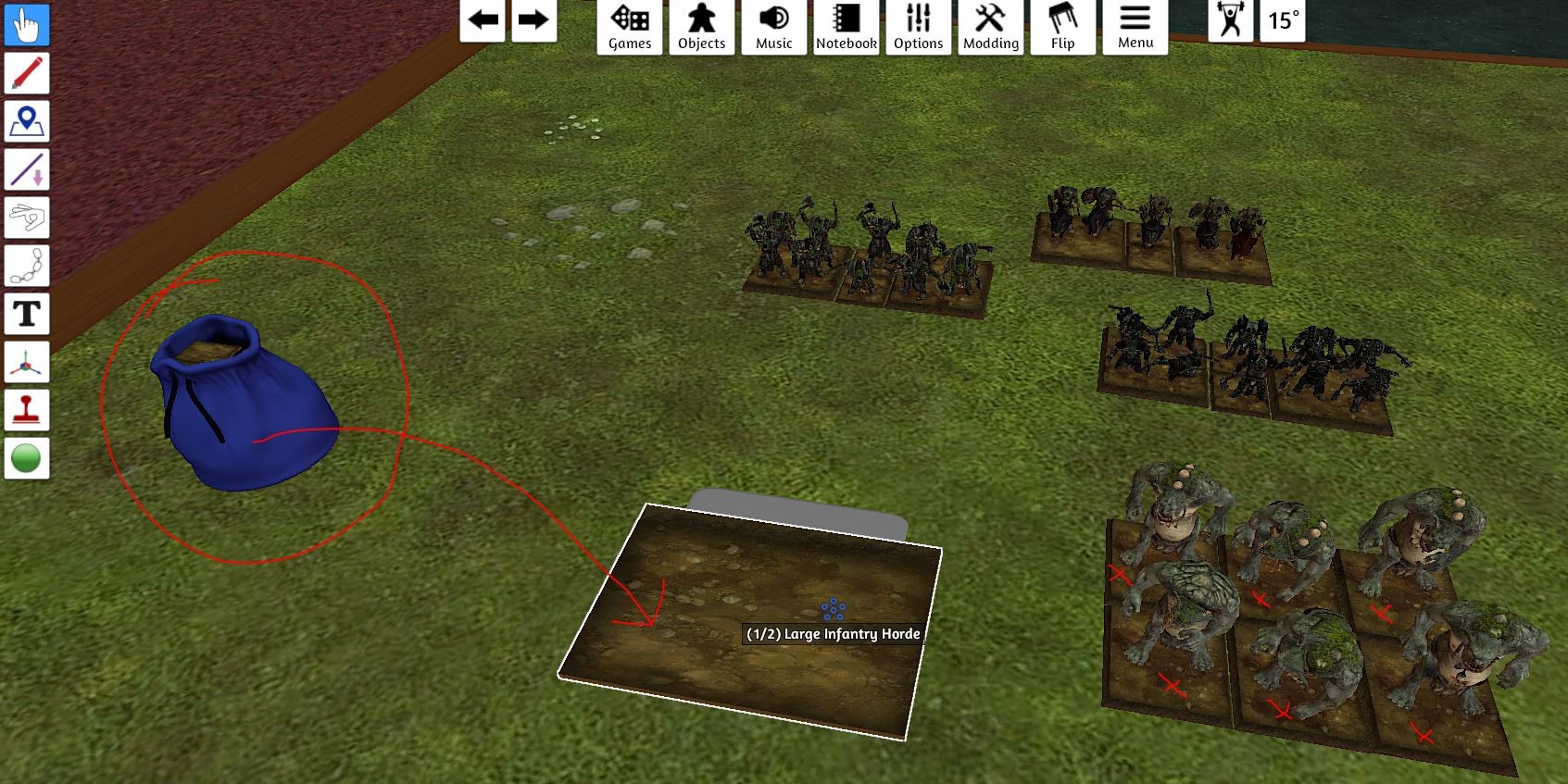The height and width of the screenshot is (784, 1568).
Task: Open the Games browser
Action: 629,25
